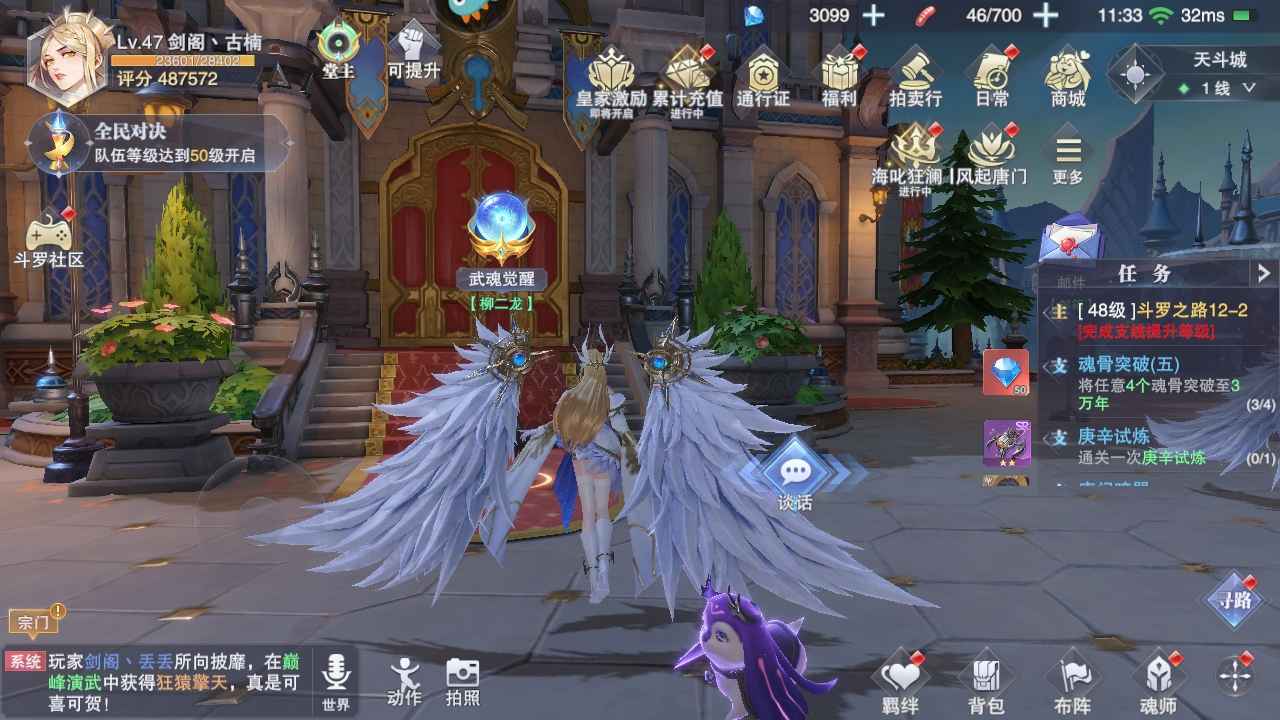Open the 皇家激励 event icon
The height and width of the screenshot is (720, 1280).
tap(611, 76)
